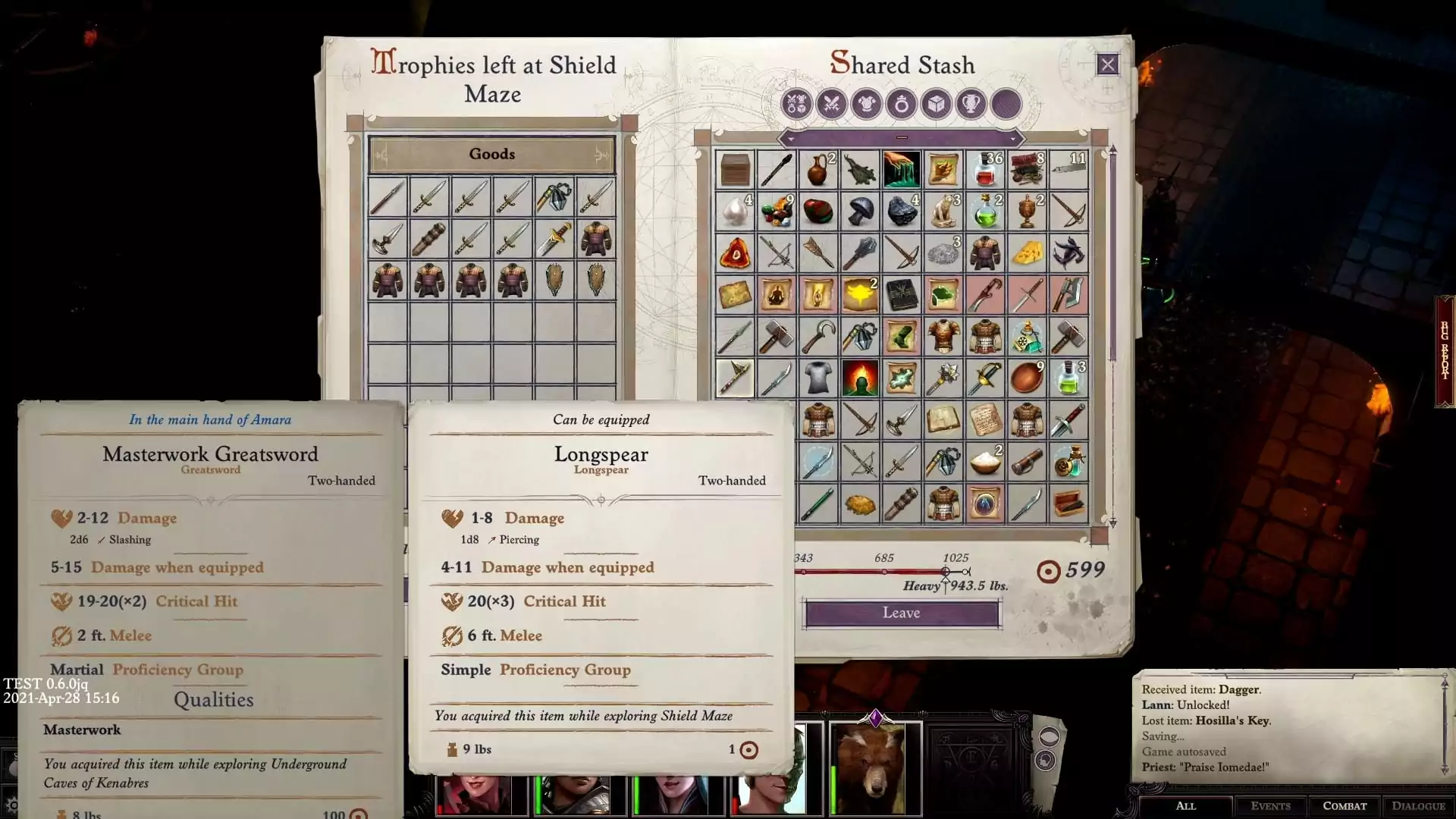Select the bear companion portrait
The image size is (1456, 819).
tap(875, 767)
